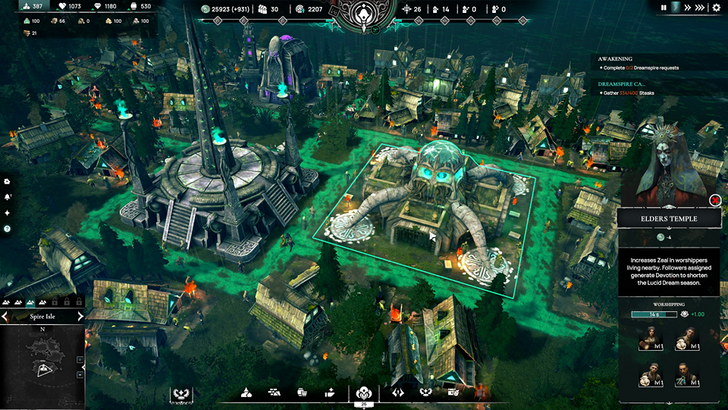Viewport: 728px width, 410px height.
Task: Pause the game with the pause button
Action: pyautogui.click(x=662, y=7)
